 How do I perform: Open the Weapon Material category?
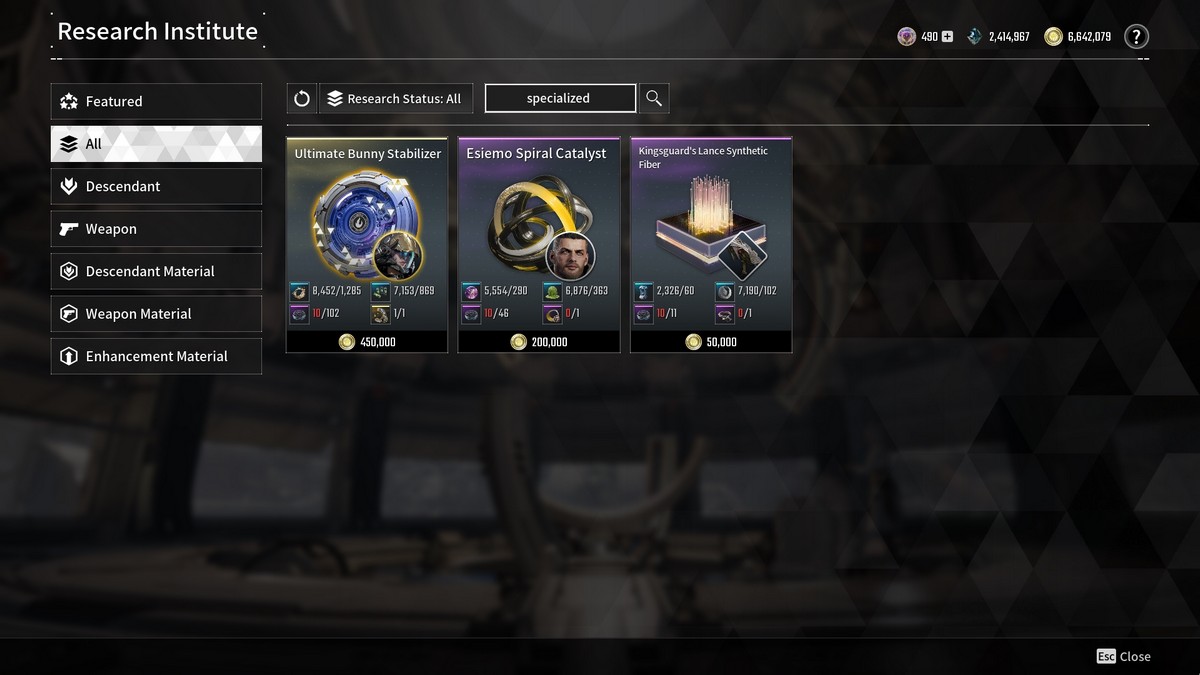[x=156, y=314]
